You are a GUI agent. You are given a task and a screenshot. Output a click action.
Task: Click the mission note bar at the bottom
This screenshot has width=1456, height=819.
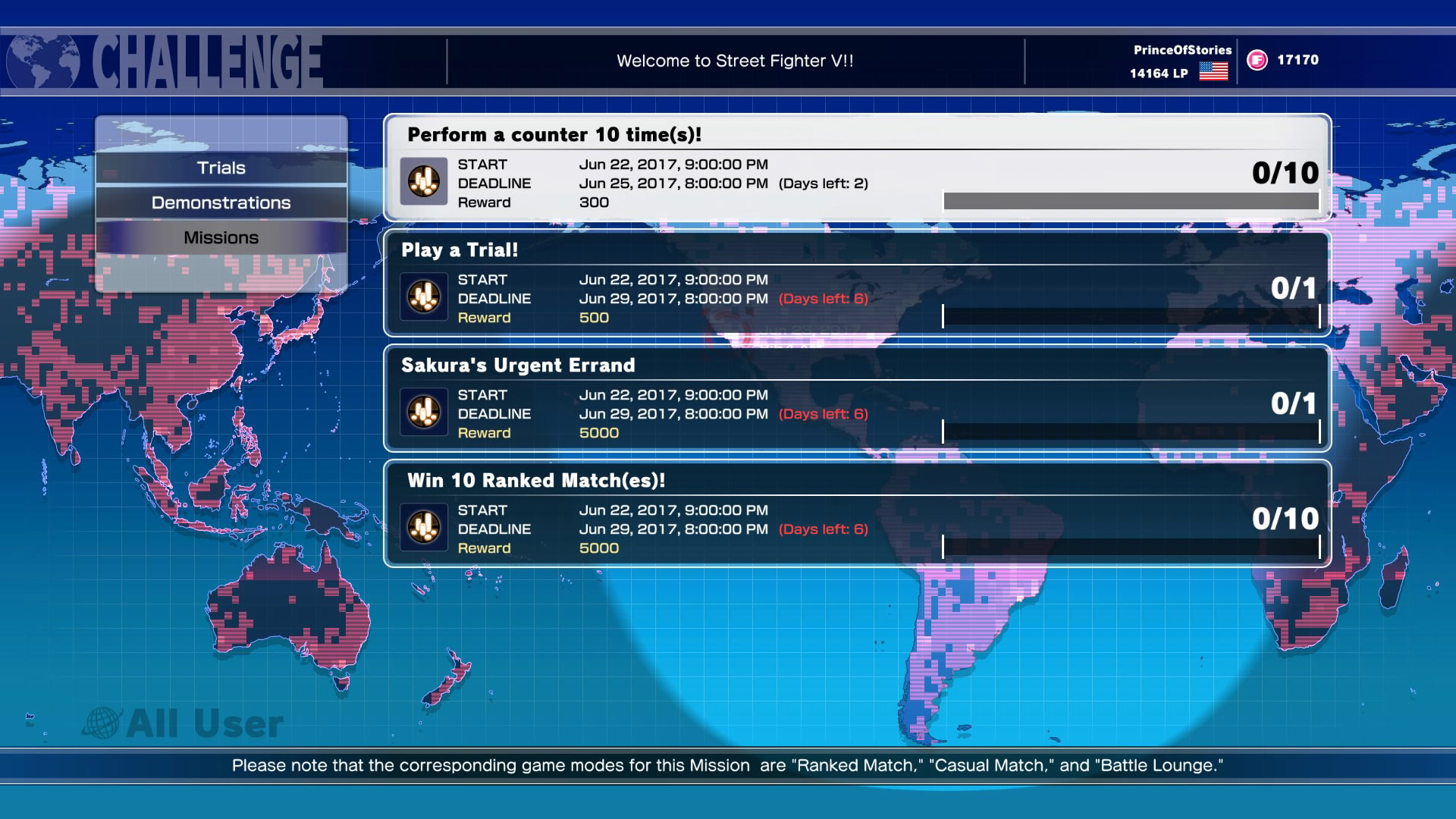(x=728, y=766)
